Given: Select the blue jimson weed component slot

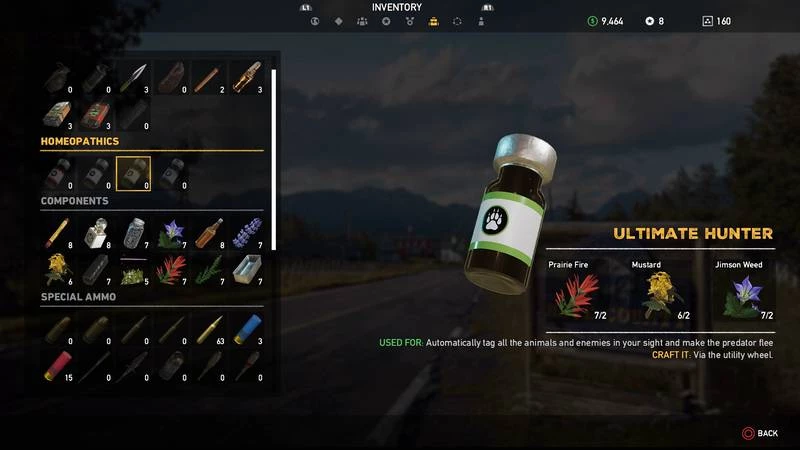Looking at the screenshot, I should (172, 232).
